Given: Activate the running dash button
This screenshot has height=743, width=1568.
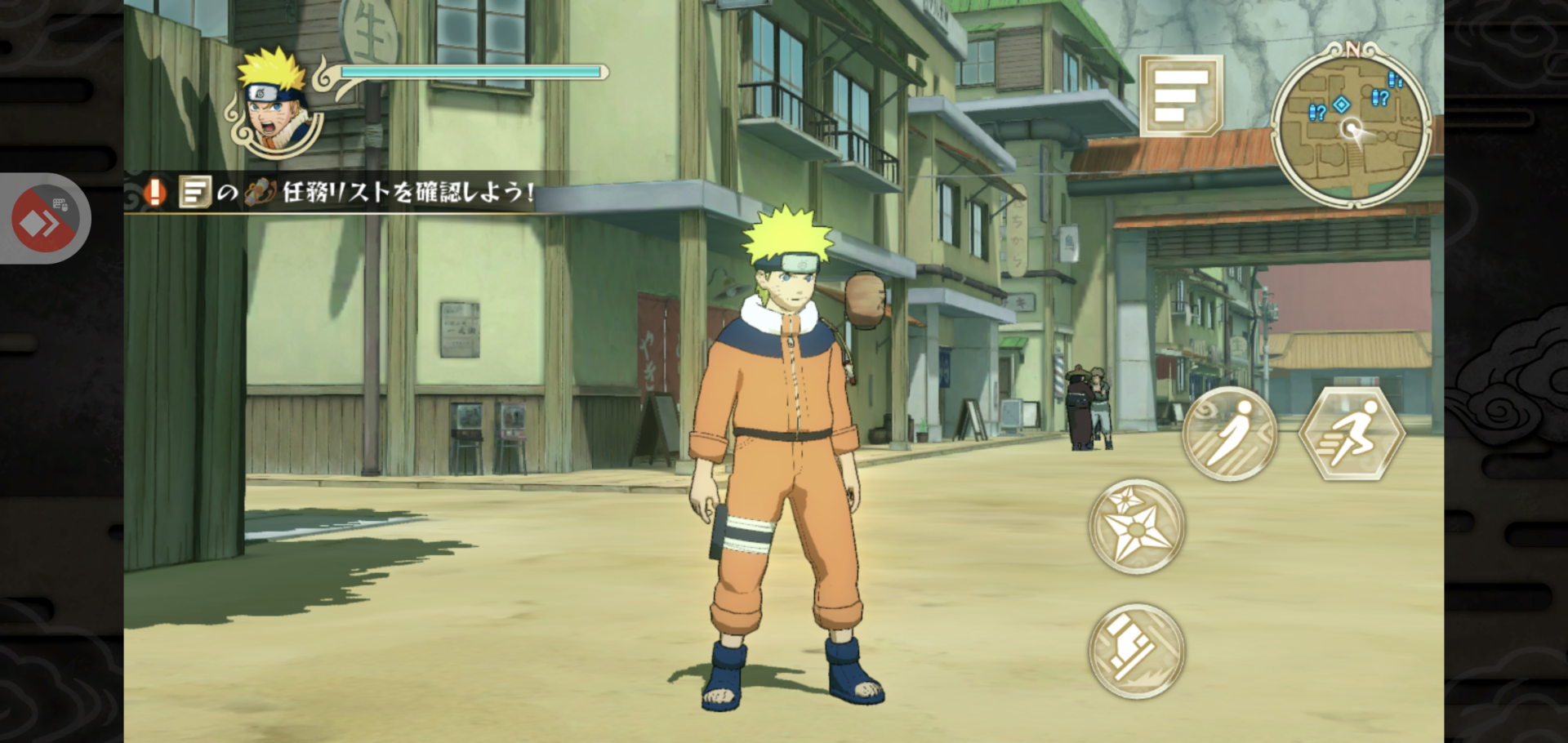Looking at the screenshot, I should tap(1351, 435).
